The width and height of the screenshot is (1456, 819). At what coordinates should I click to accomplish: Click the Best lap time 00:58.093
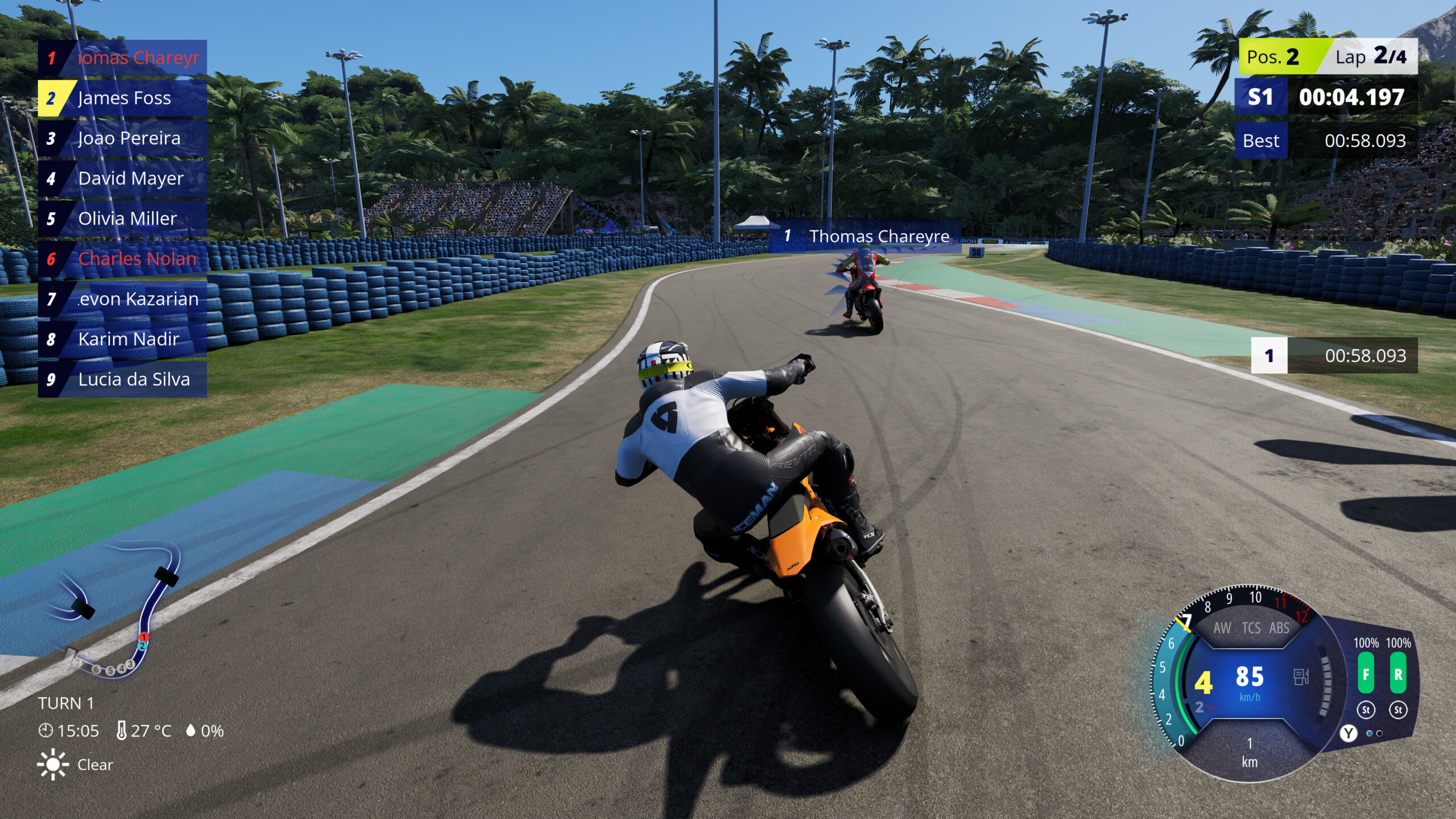(1364, 141)
